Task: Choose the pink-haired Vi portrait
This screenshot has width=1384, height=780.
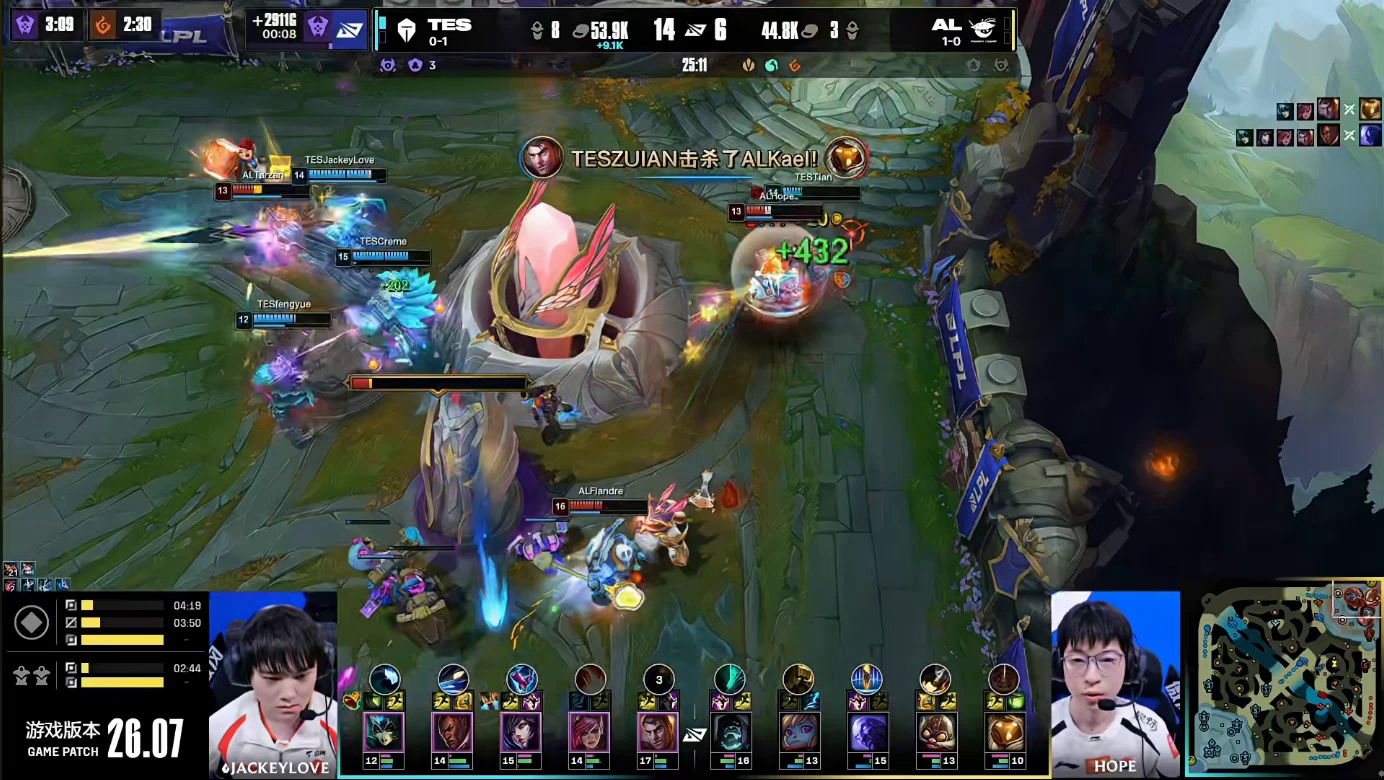Action: 589,732
